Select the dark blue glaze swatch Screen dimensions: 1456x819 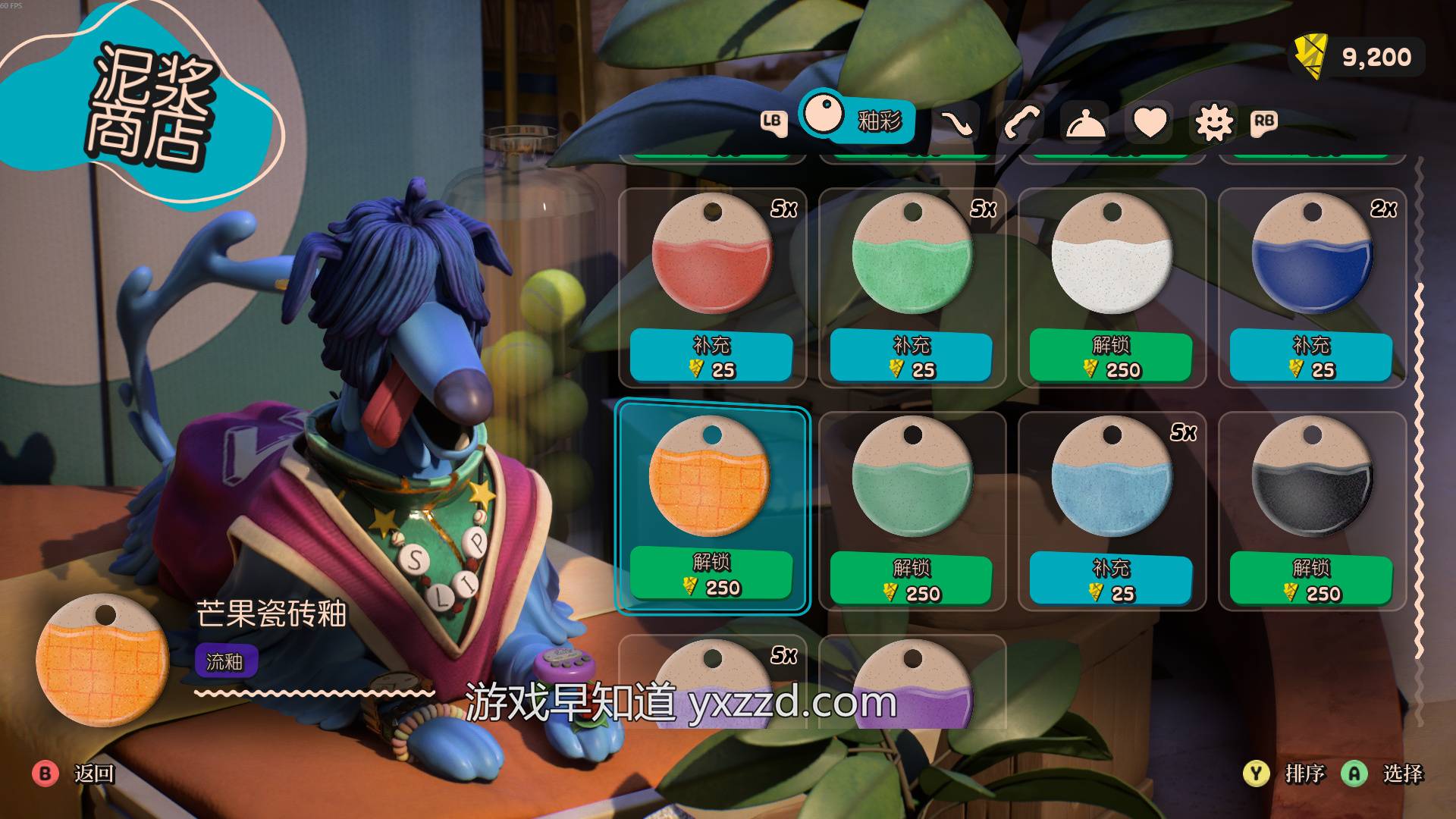point(1312,256)
